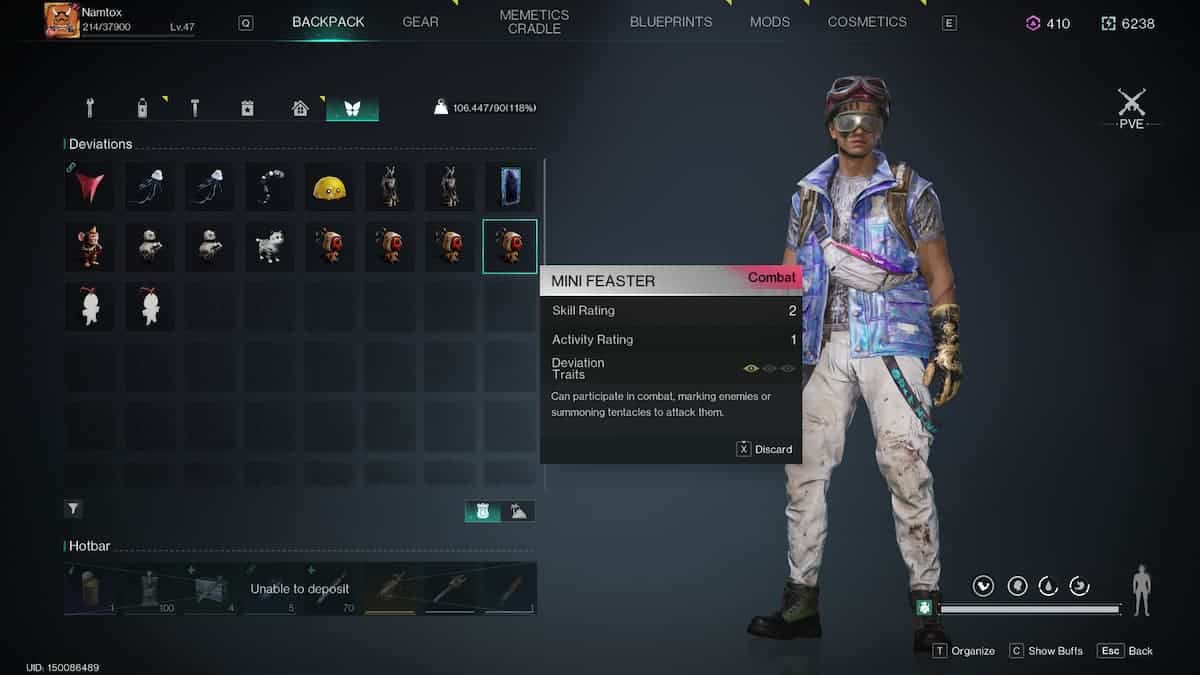This screenshot has height=675, width=1200.
Task: Go to the Blueprints tab
Action: (671, 22)
